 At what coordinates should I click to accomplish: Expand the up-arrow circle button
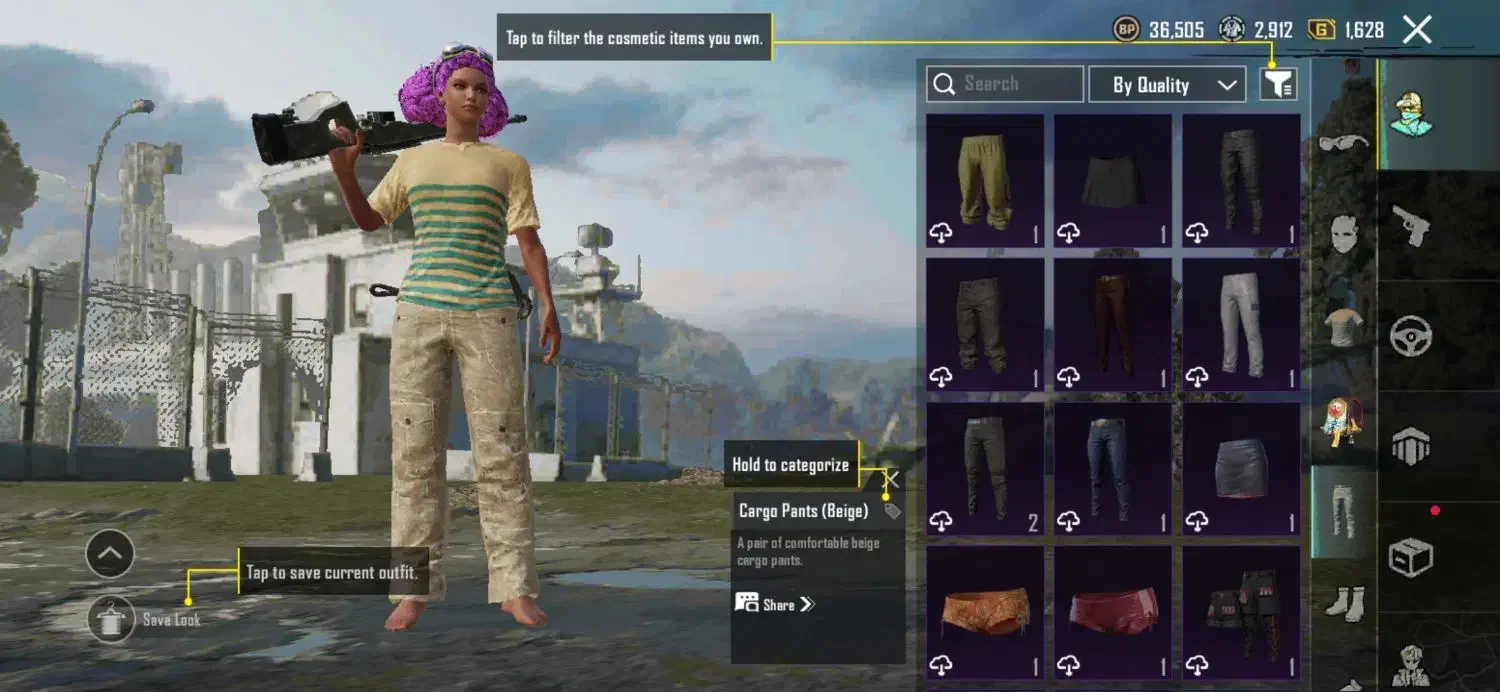point(110,553)
